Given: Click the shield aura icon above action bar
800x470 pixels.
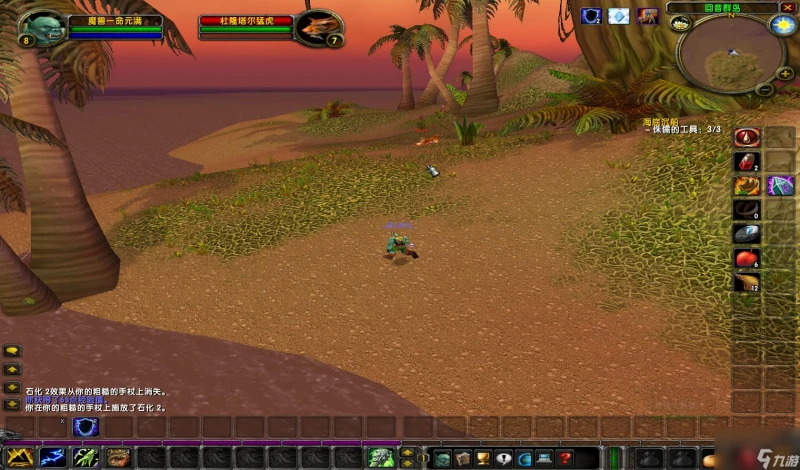Looking at the screenshot, I should (85, 427).
